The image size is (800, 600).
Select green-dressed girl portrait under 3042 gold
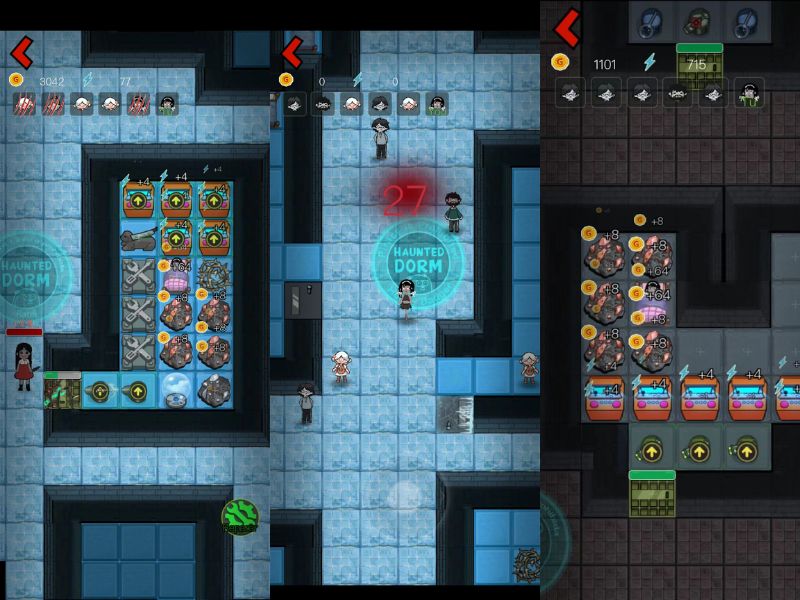pos(167,104)
